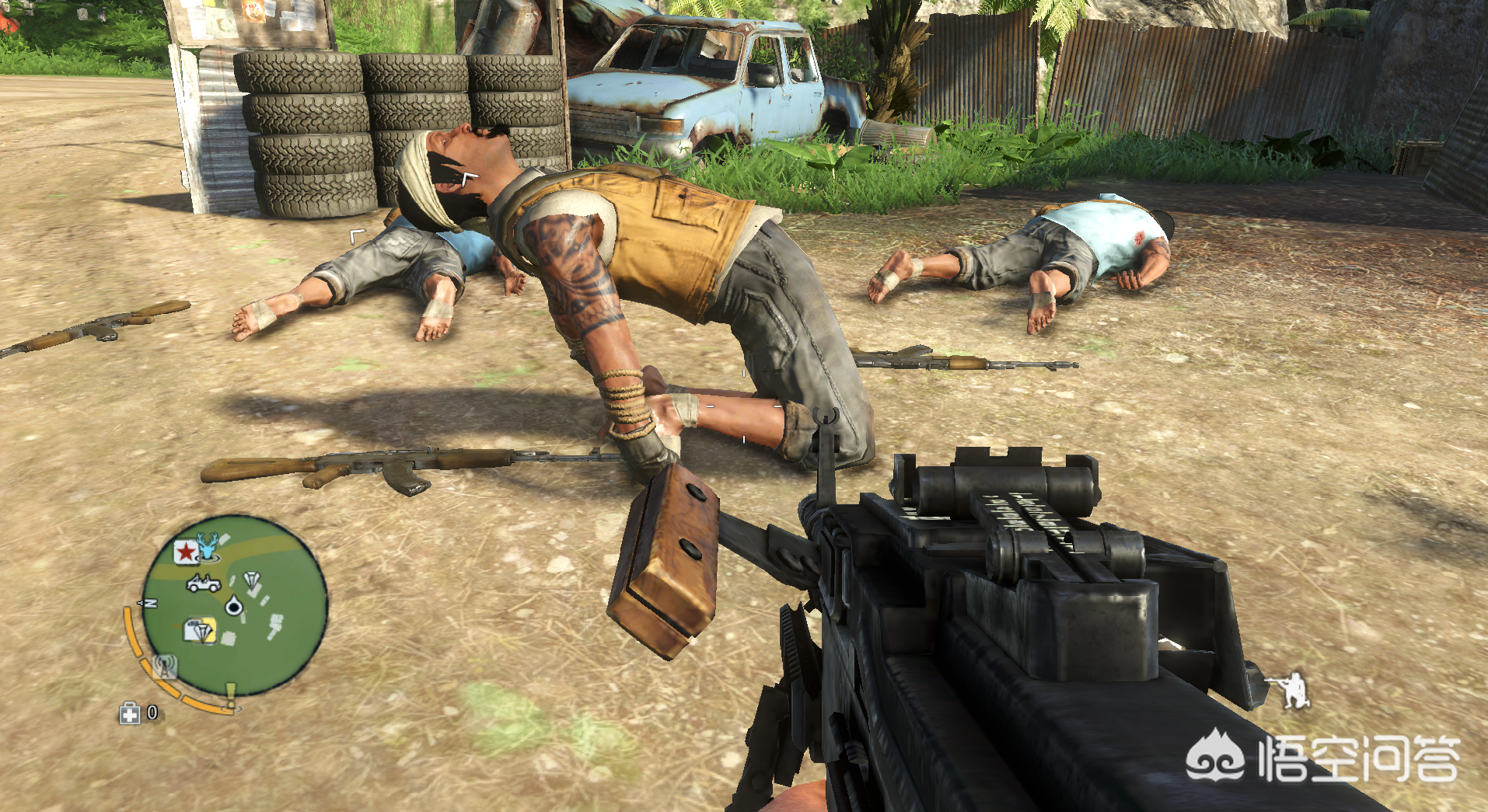Select the radio tower icon at minimap edge

165,666
